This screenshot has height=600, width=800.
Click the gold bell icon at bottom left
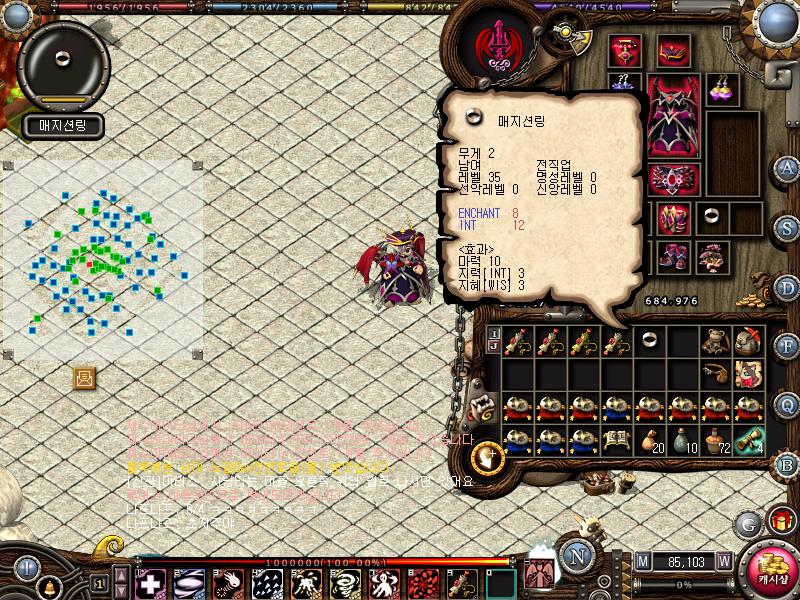tap(48, 588)
